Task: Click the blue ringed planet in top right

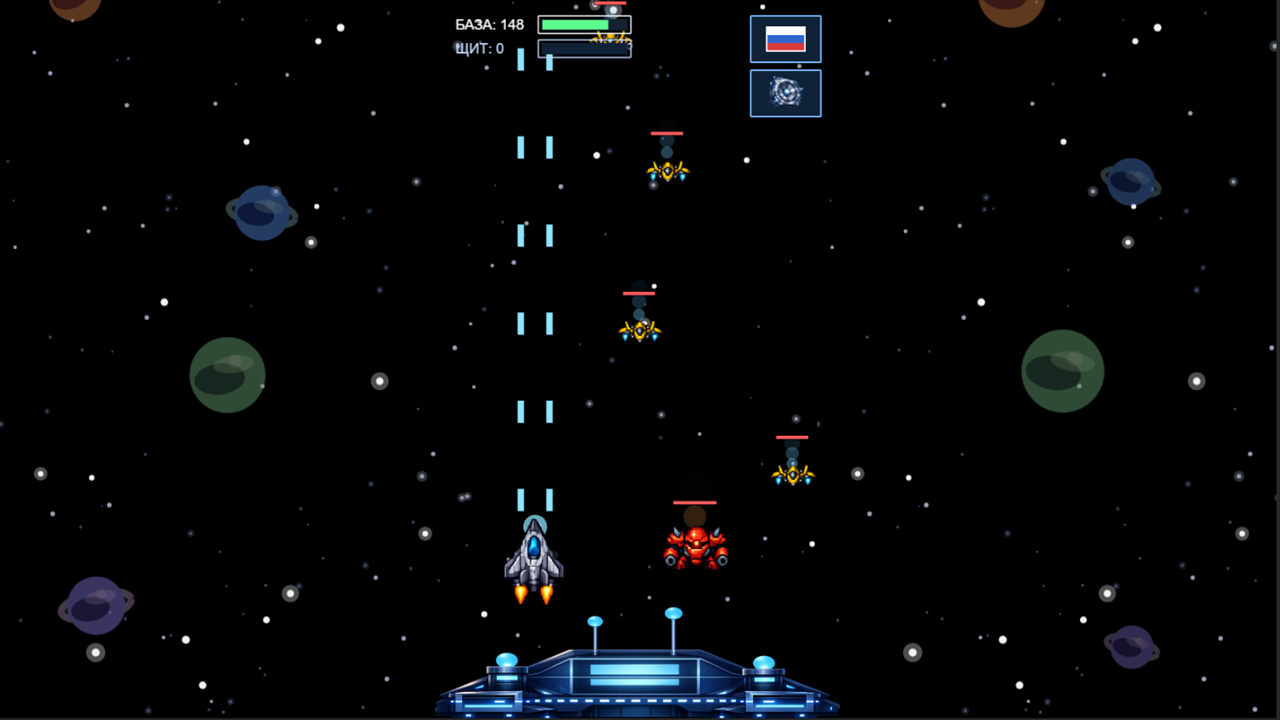Action: pos(1130,183)
